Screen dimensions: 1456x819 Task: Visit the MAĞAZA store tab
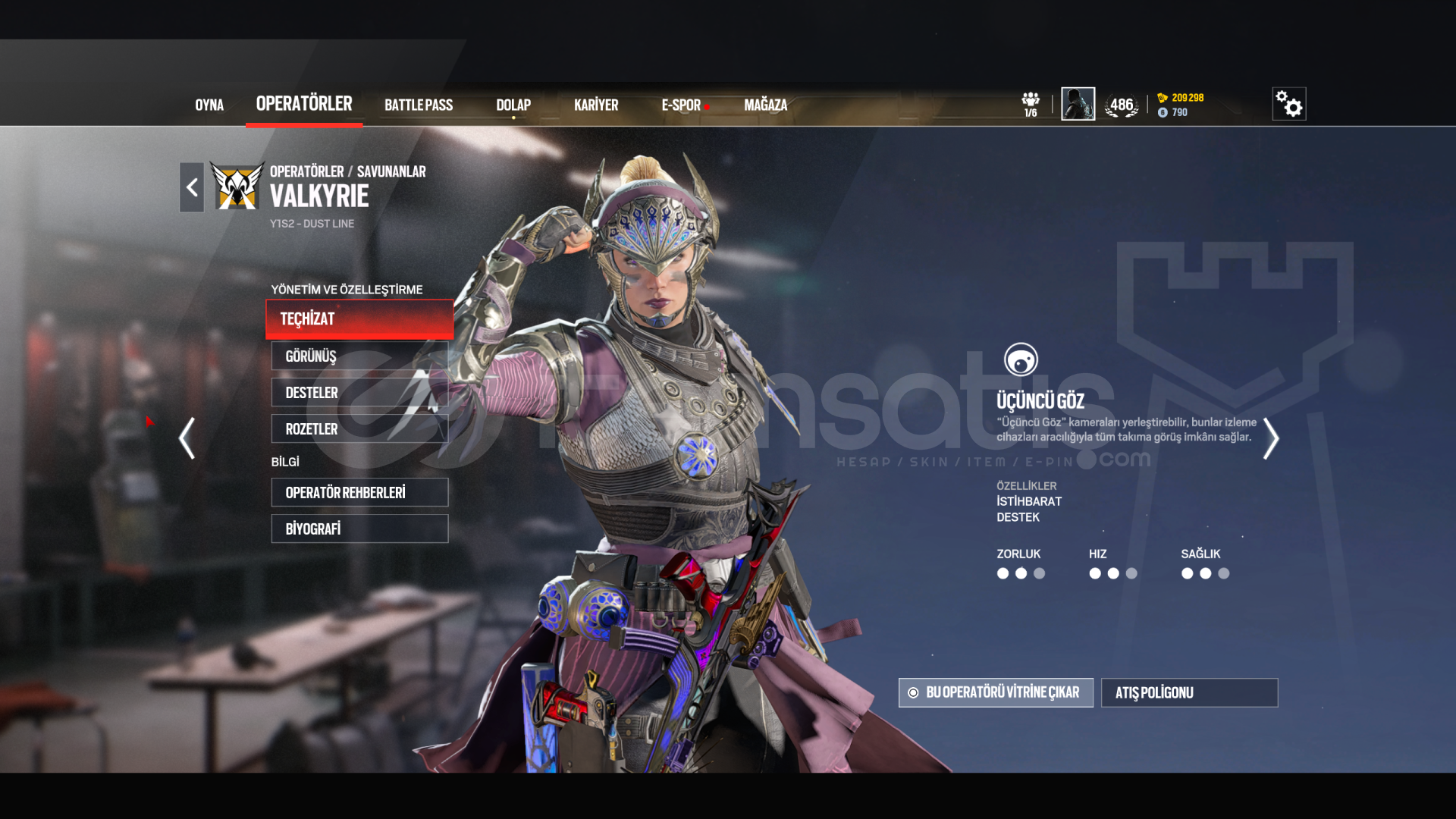point(766,105)
